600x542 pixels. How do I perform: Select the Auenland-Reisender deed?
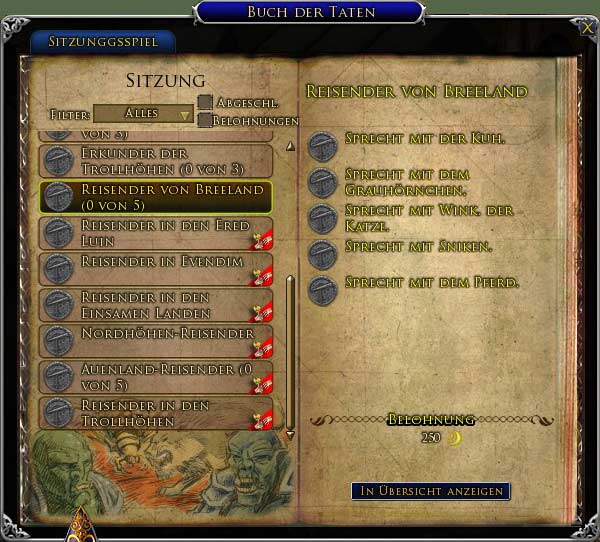point(155,376)
